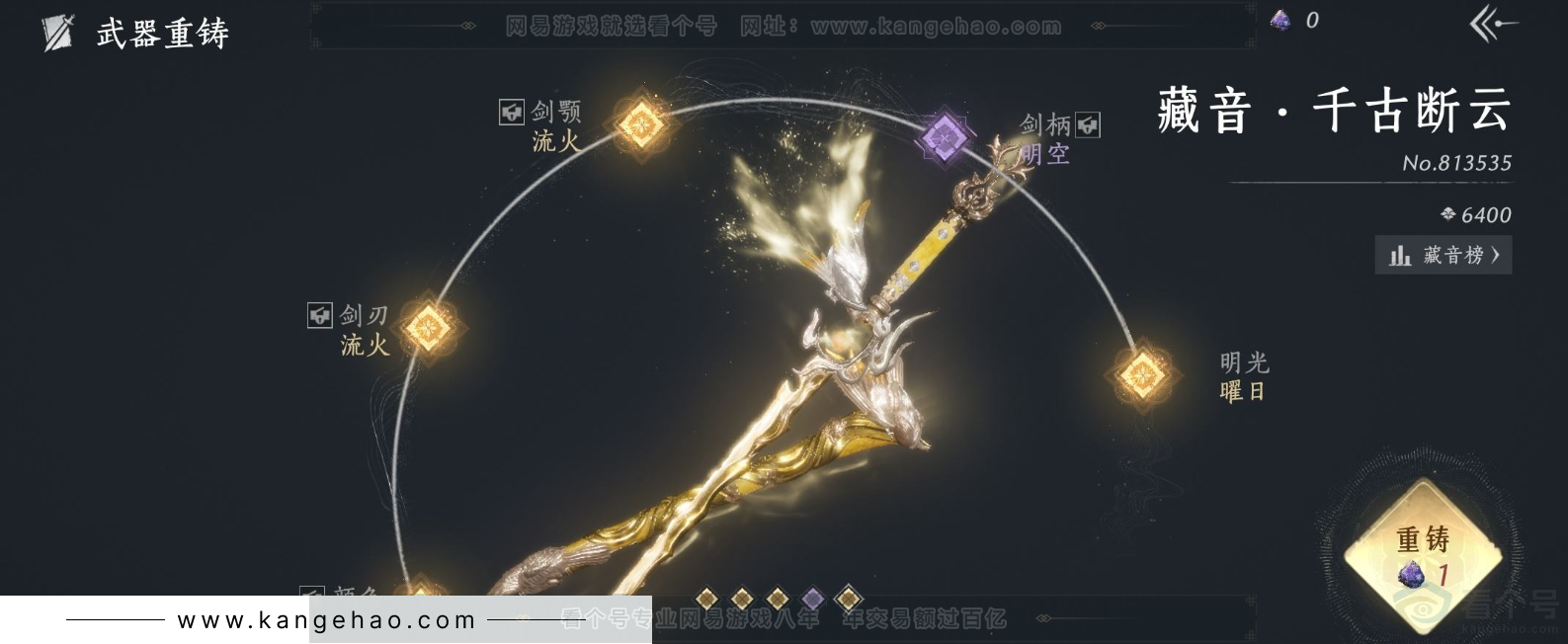Toggle the cube icon beside 剑颚
1568x644 pixels.
pos(511,112)
